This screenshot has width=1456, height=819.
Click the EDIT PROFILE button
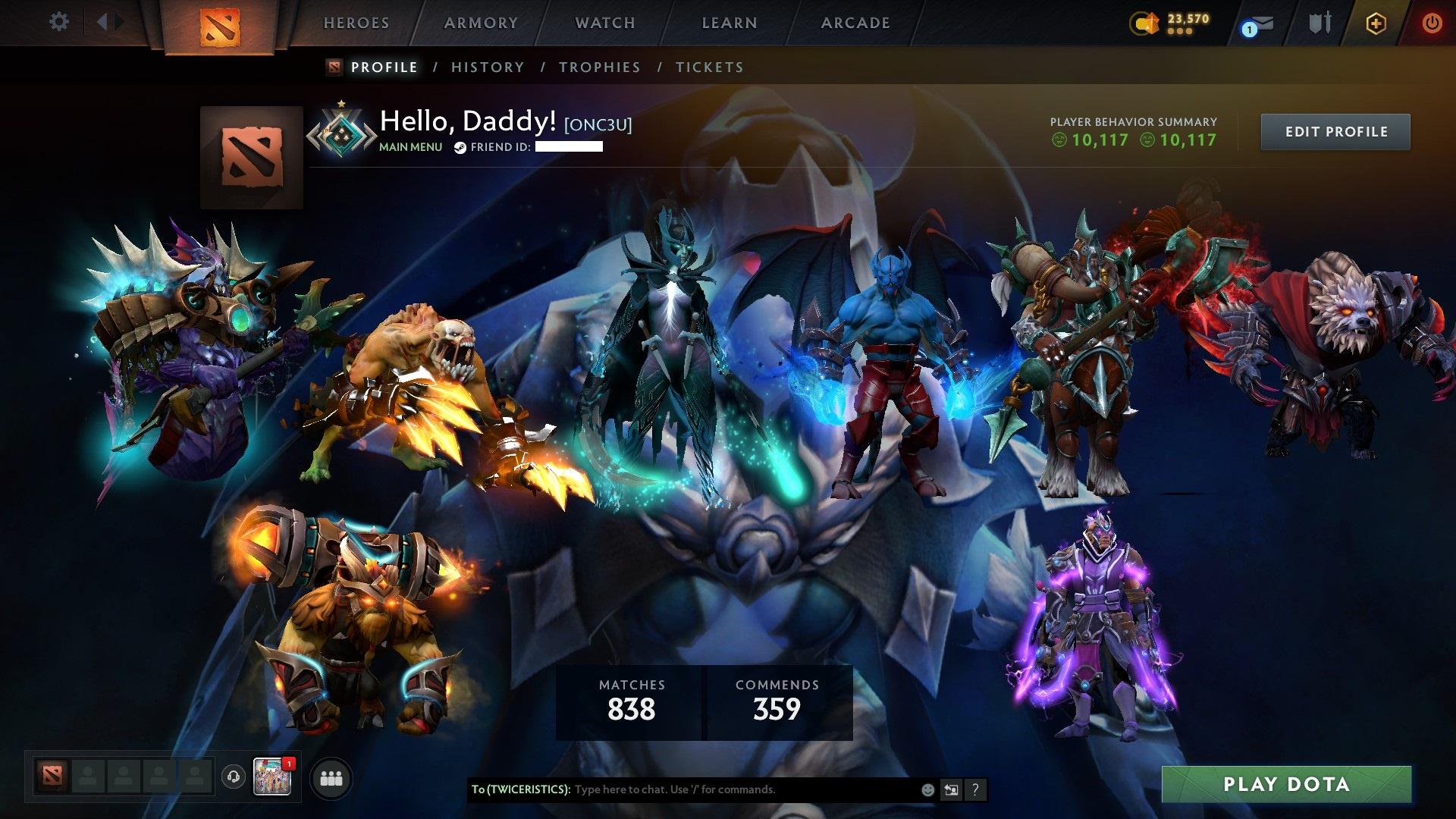coord(1335,130)
